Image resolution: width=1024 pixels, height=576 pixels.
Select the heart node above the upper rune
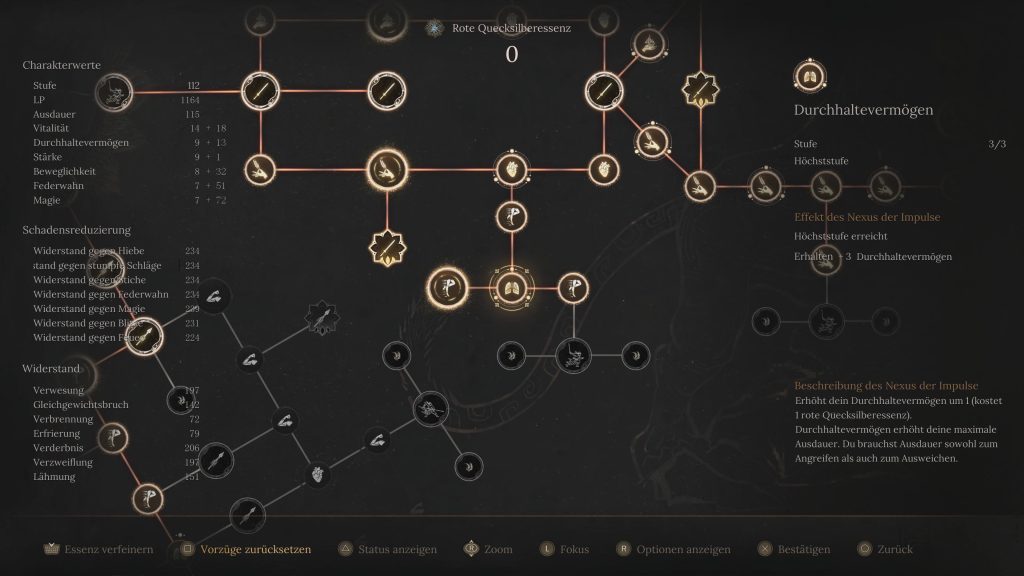pos(512,168)
